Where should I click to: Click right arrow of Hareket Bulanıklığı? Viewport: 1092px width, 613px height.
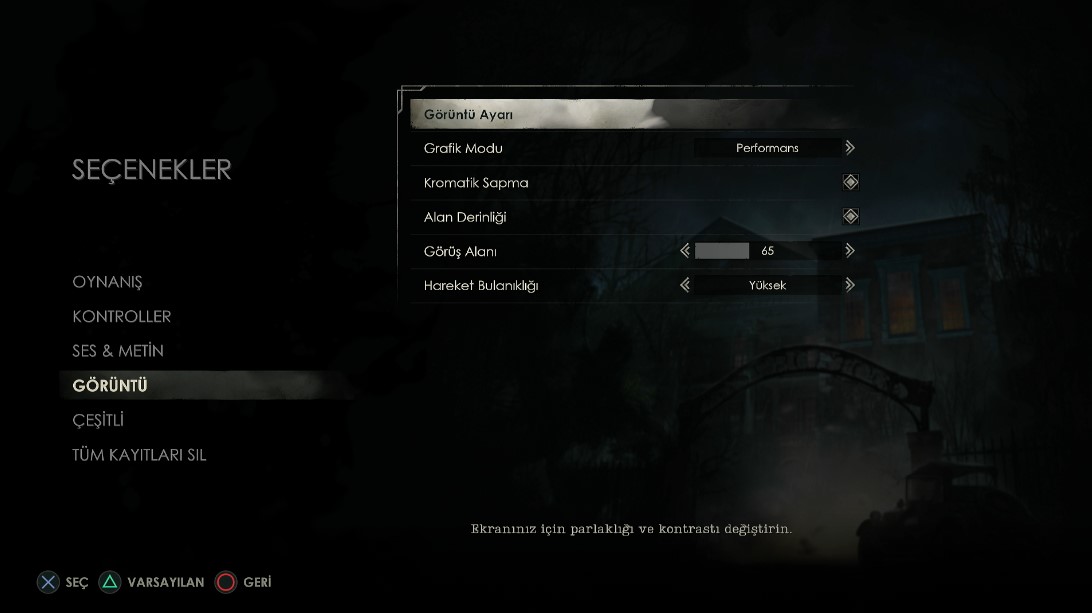point(850,285)
